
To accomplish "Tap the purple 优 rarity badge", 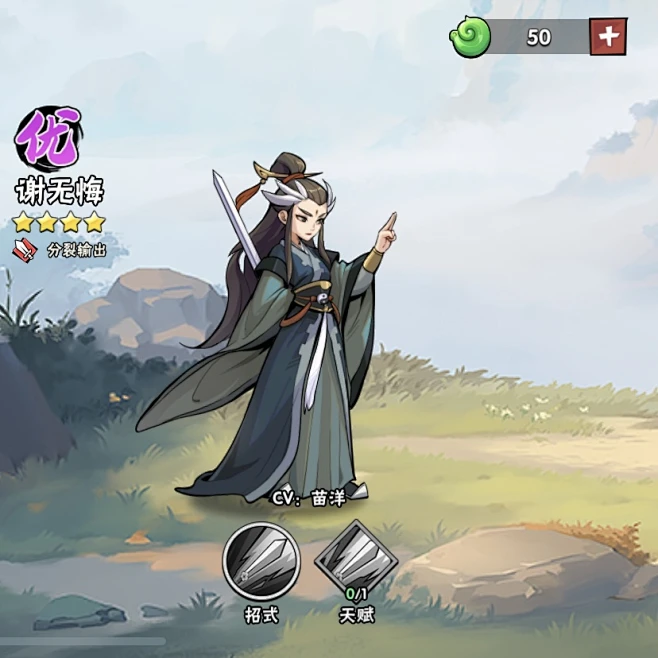I will click(49, 141).
